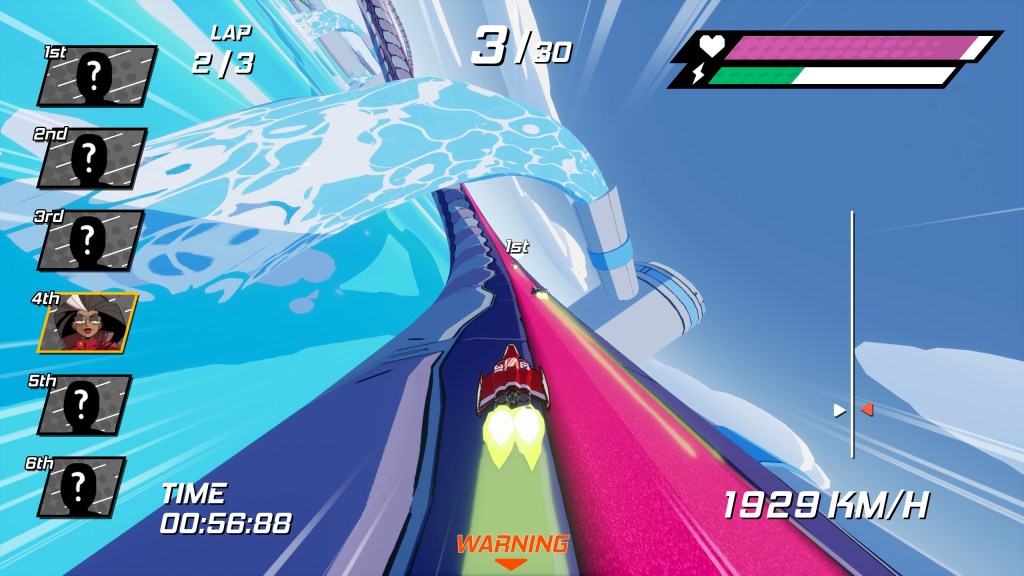Screen dimensions: 1024x576
Task: Click the 1st position tag above rival
Action: click(517, 246)
